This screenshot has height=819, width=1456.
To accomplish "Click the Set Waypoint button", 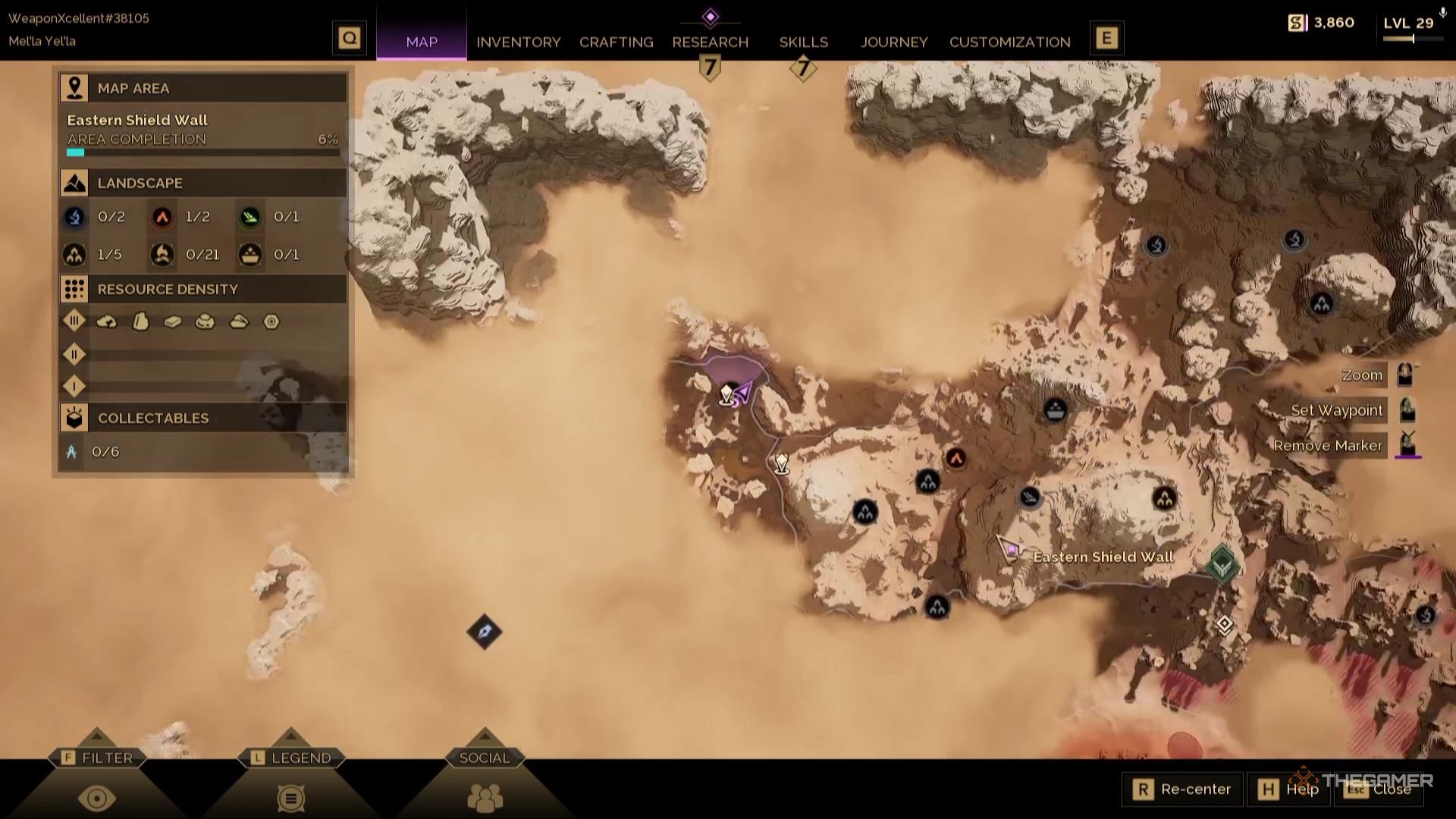I will [x=1337, y=409].
